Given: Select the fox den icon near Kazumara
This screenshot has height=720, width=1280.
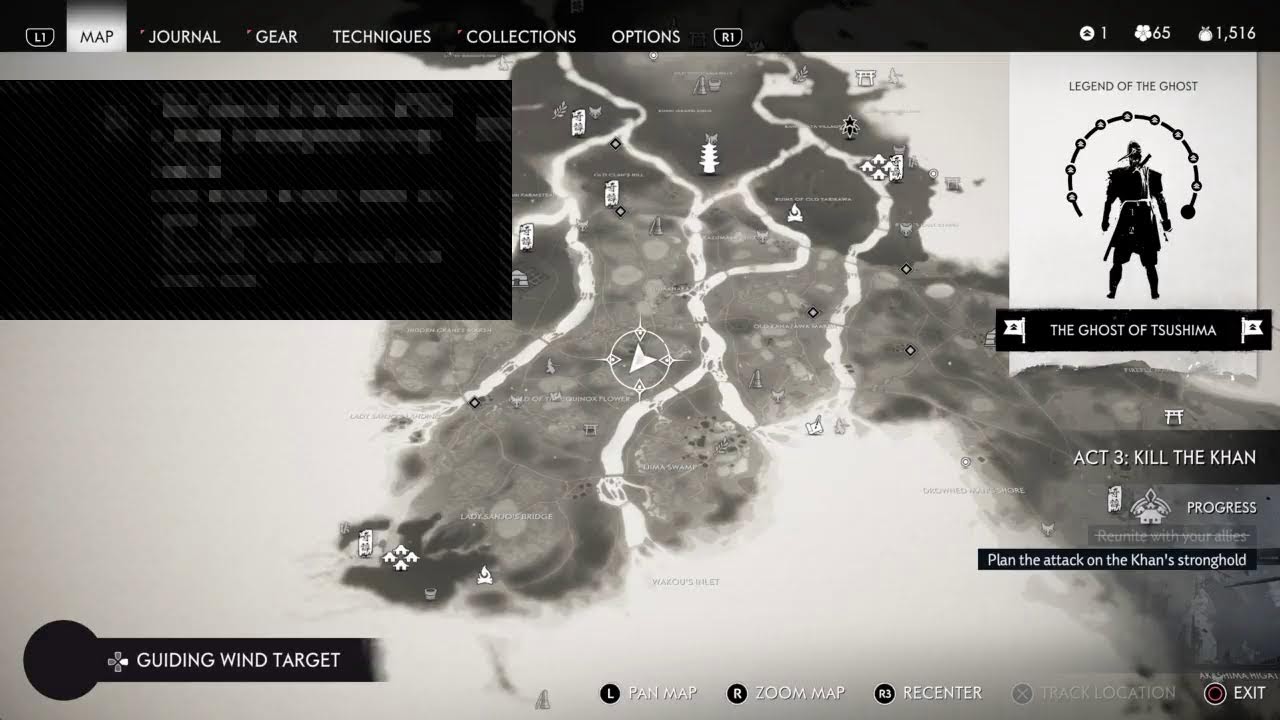Looking at the screenshot, I should pyautogui.click(x=760, y=235).
